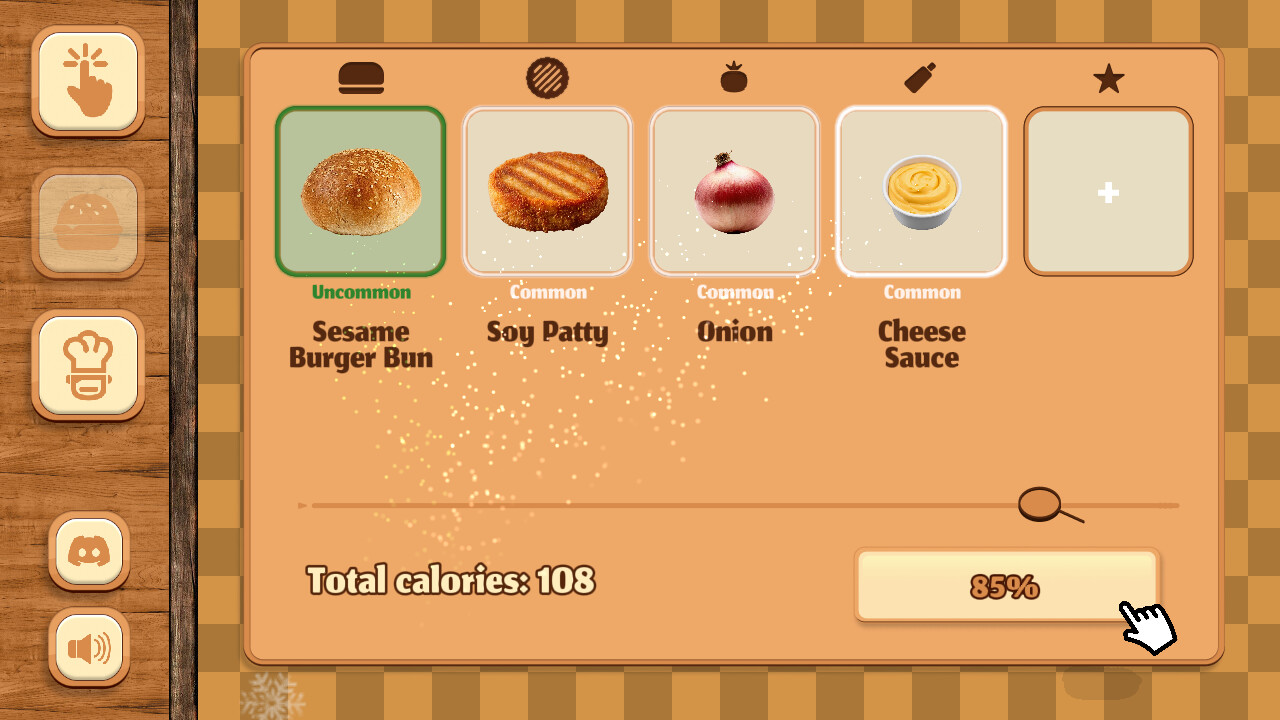Click the tap clicker icon in the sidebar
This screenshot has width=1280, height=720.
[x=88, y=82]
